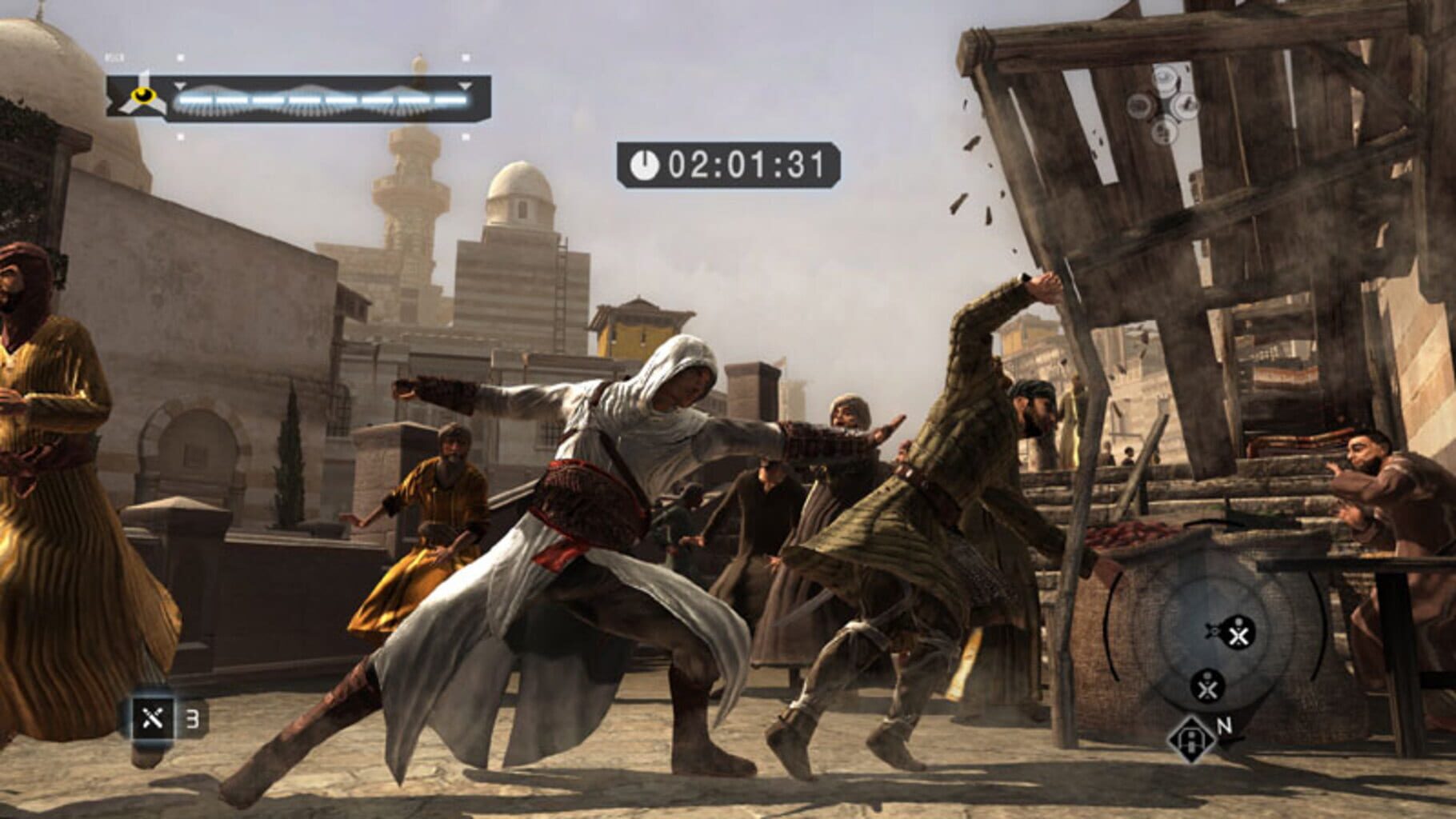Click the downward arrow above the first health segment

179,86
